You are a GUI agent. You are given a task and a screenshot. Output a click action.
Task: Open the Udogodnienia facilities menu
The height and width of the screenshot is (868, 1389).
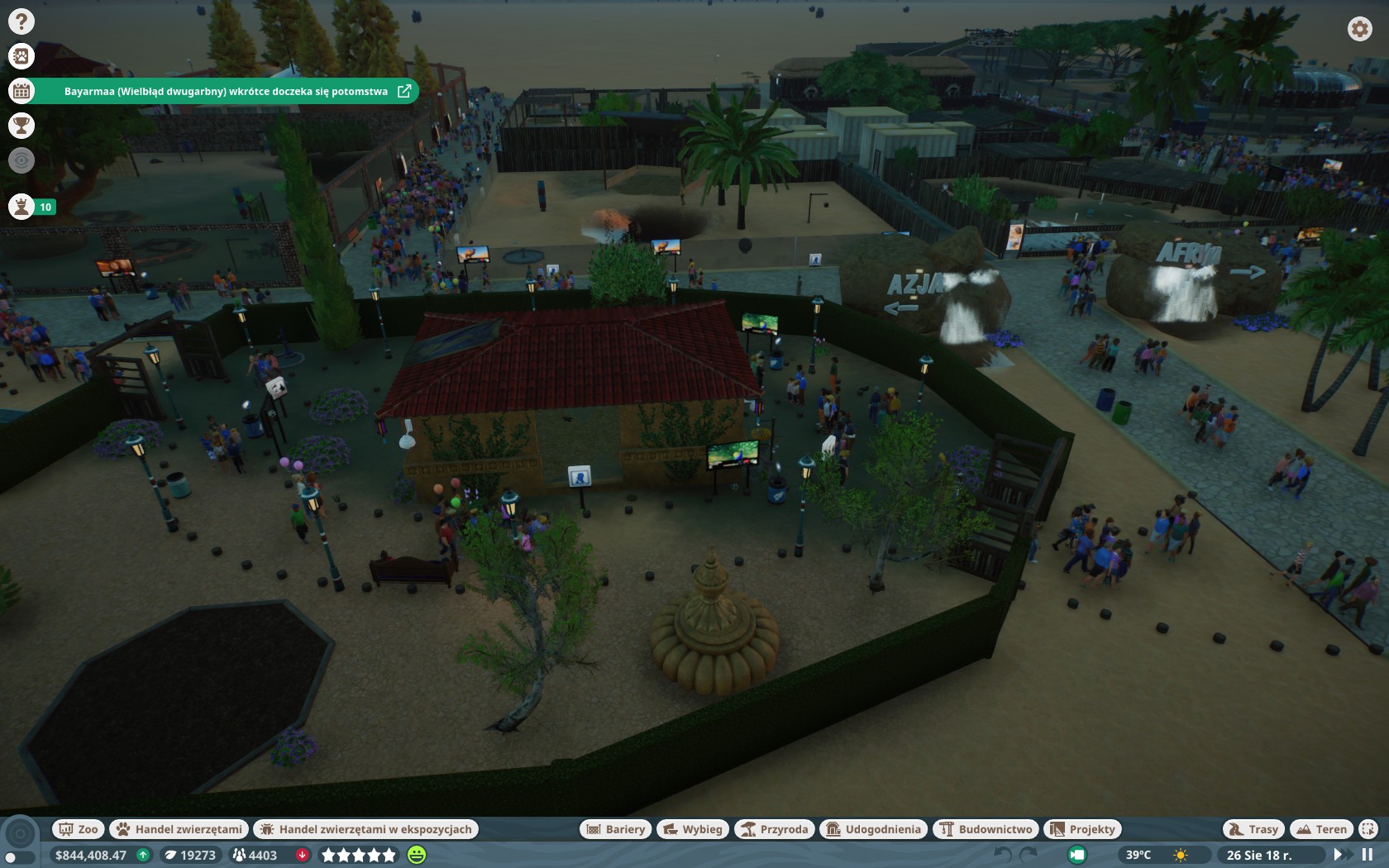(874, 829)
